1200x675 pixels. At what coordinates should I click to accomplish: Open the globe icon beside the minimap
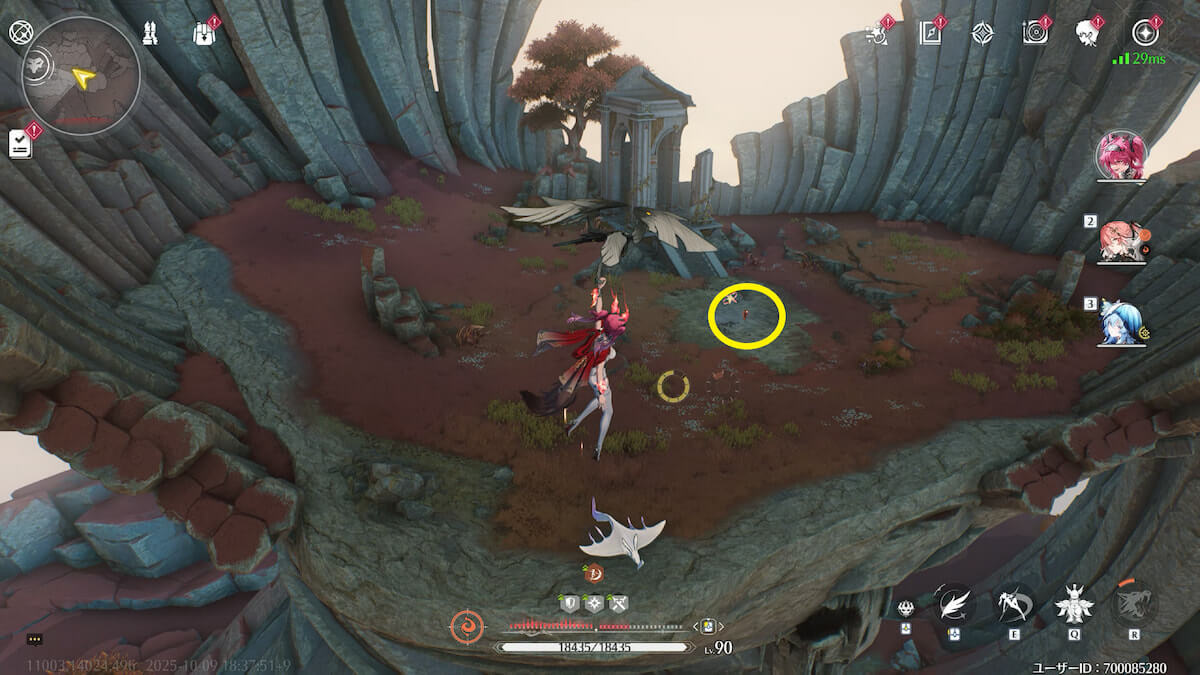[21, 32]
